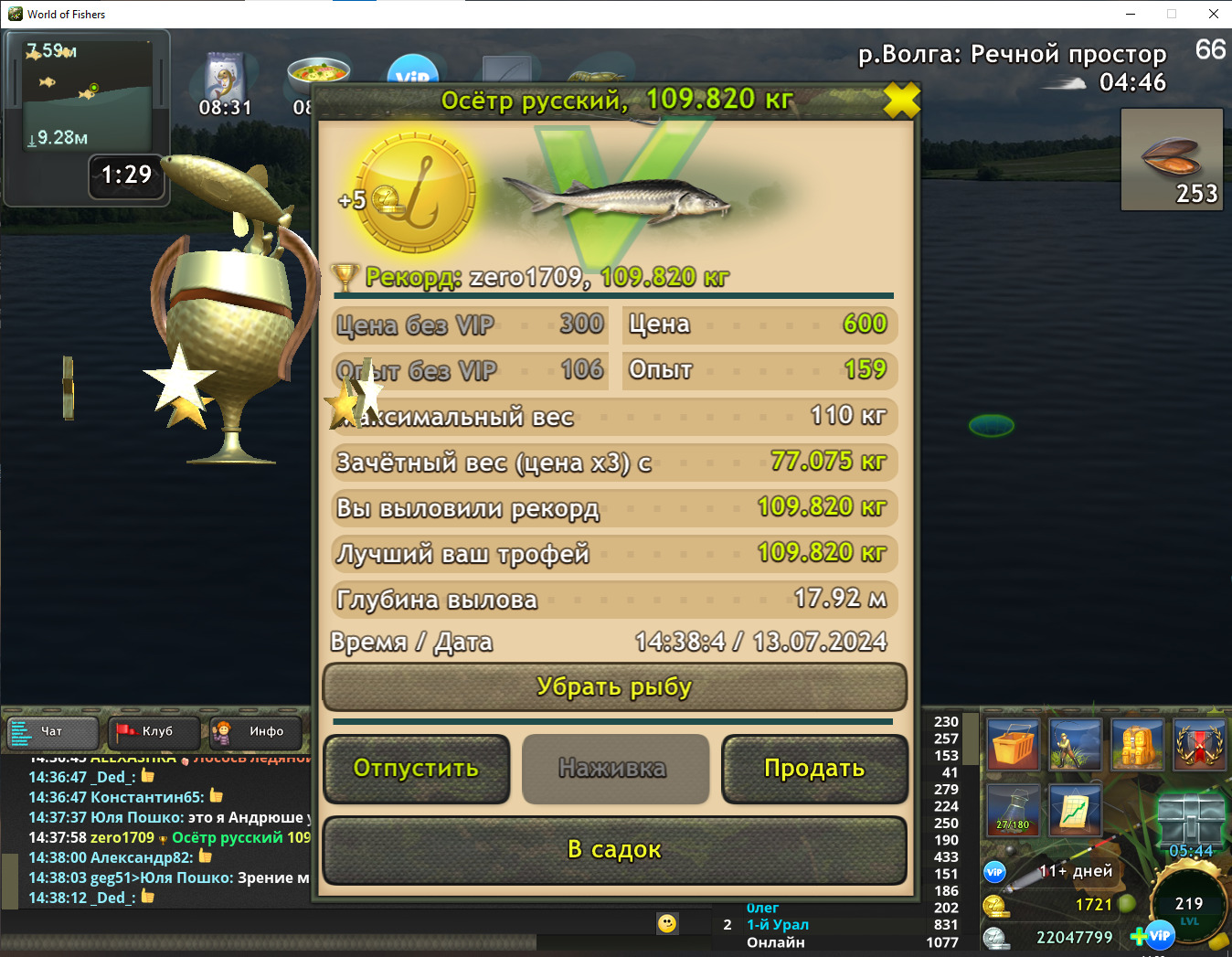Viewport: 1232px width, 957px height.
Task: Open the bait jar icon showing 27/180
Action: point(1014,810)
